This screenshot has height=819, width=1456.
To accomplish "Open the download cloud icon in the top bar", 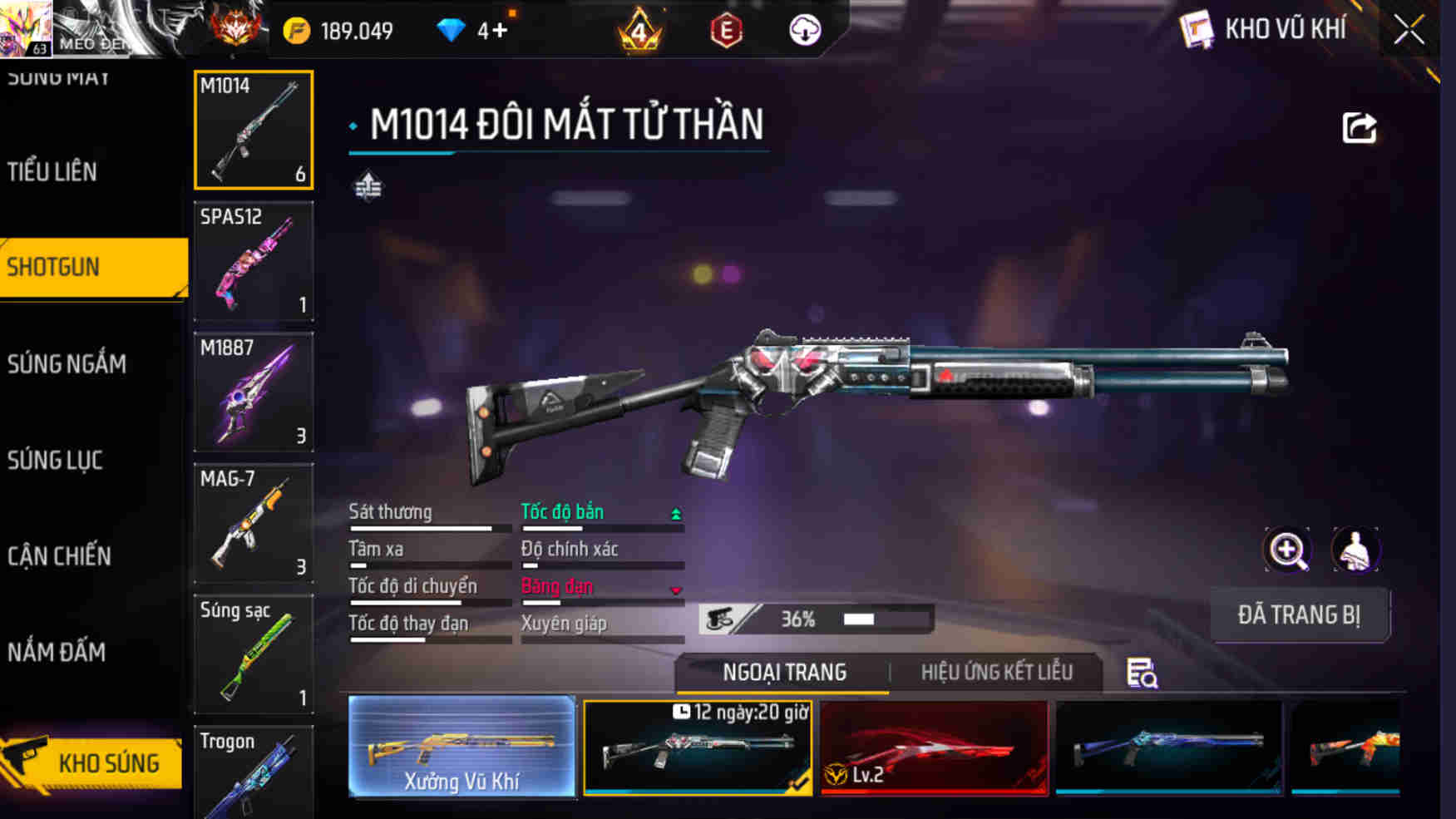I will pyautogui.click(x=803, y=30).
